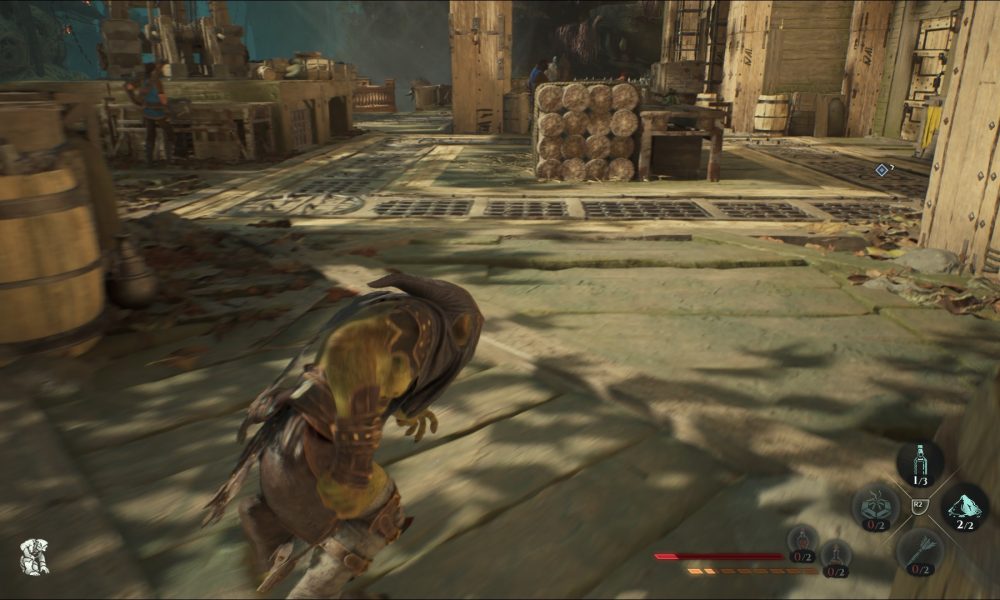
Task: Pick the arrow bundle slot in the item wheel
Action: click(919, 551)
